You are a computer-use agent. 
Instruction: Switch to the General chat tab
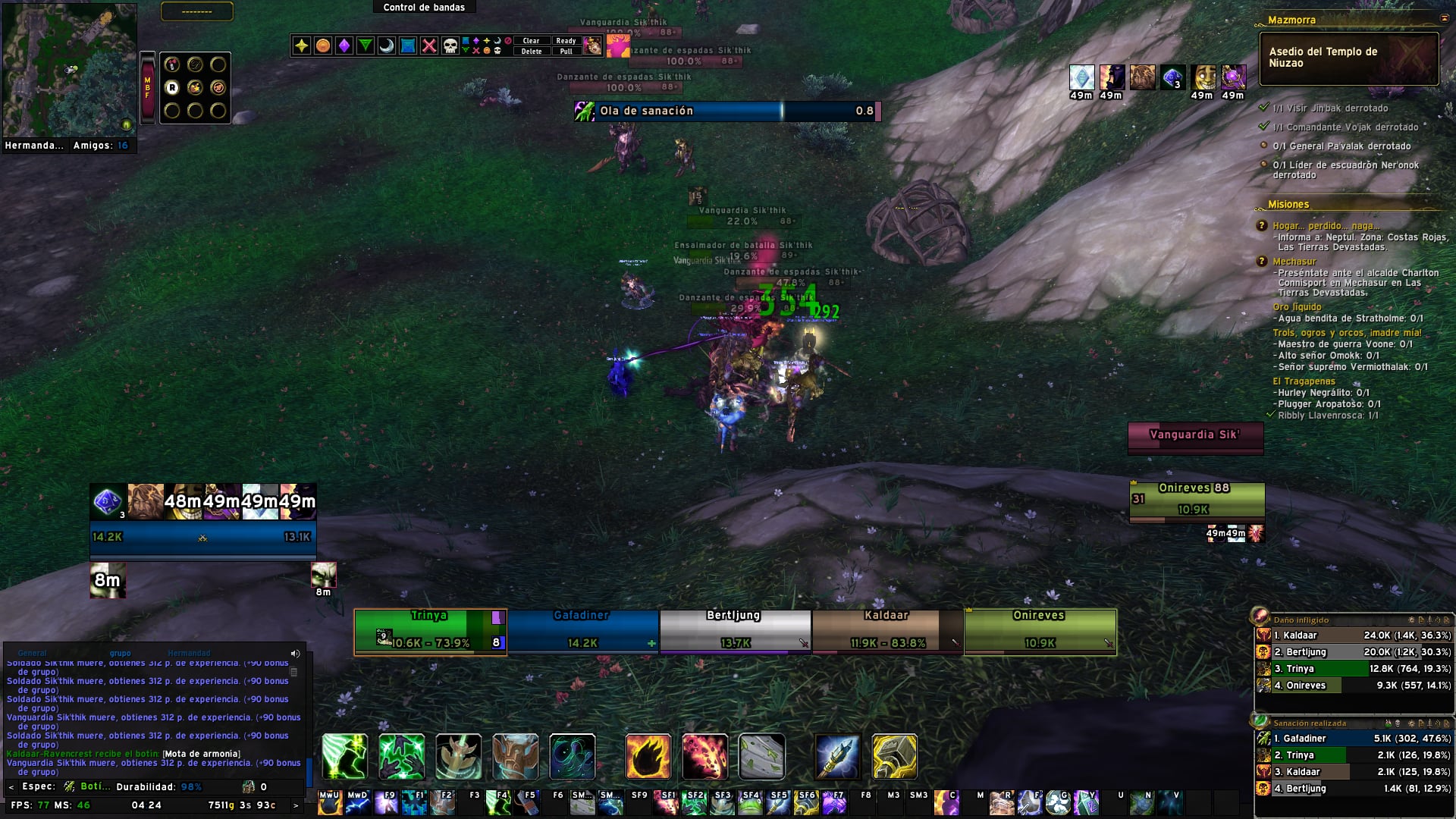(32, 653)
